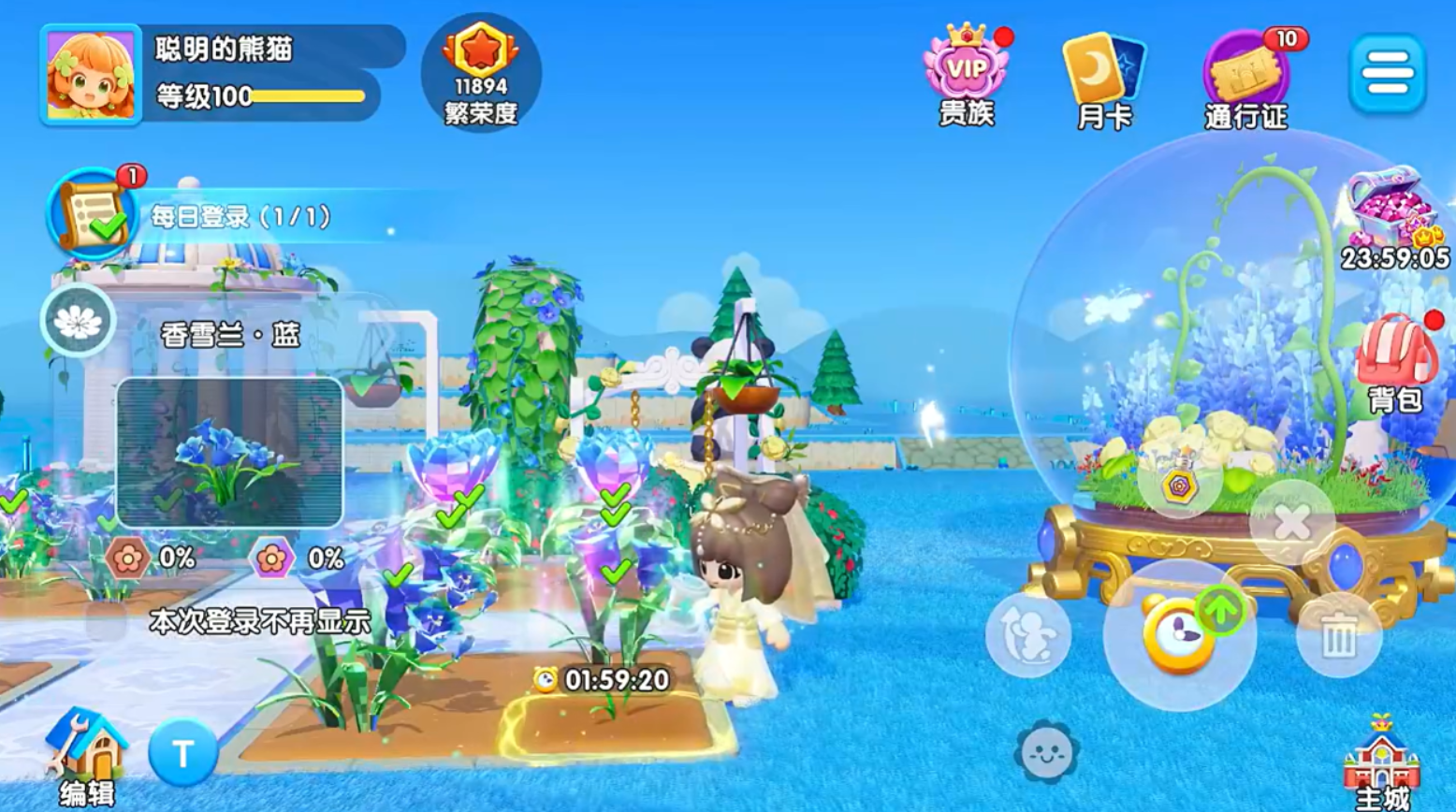Tap the green up arrow on the clock

coord(1221,608)
